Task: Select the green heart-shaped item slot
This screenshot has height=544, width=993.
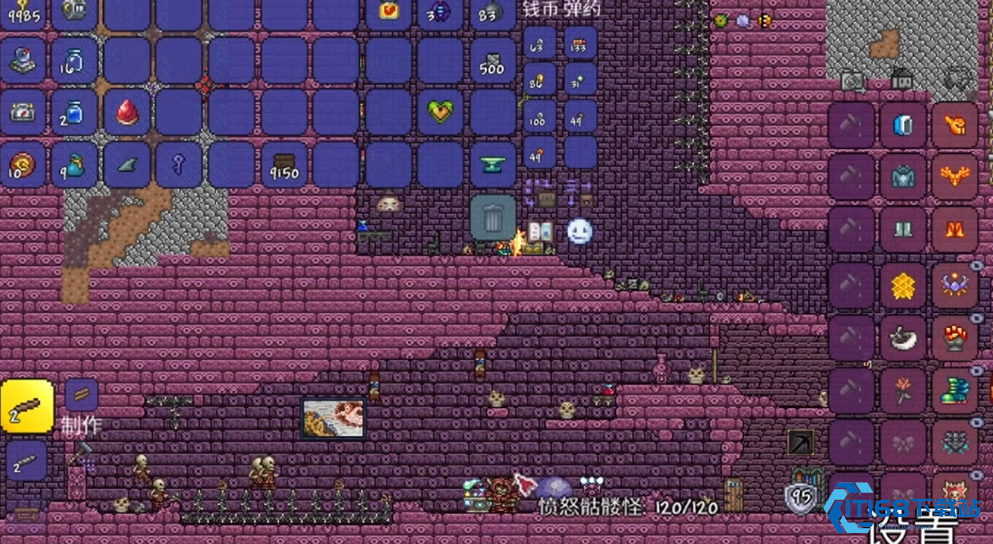Action: coord(440,112)
